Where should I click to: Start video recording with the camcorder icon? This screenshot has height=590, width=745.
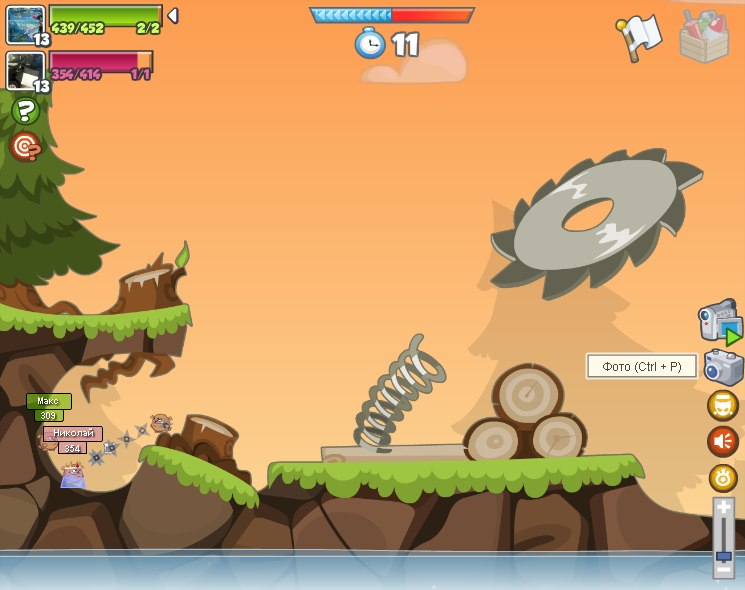click(x=720, y=323)
